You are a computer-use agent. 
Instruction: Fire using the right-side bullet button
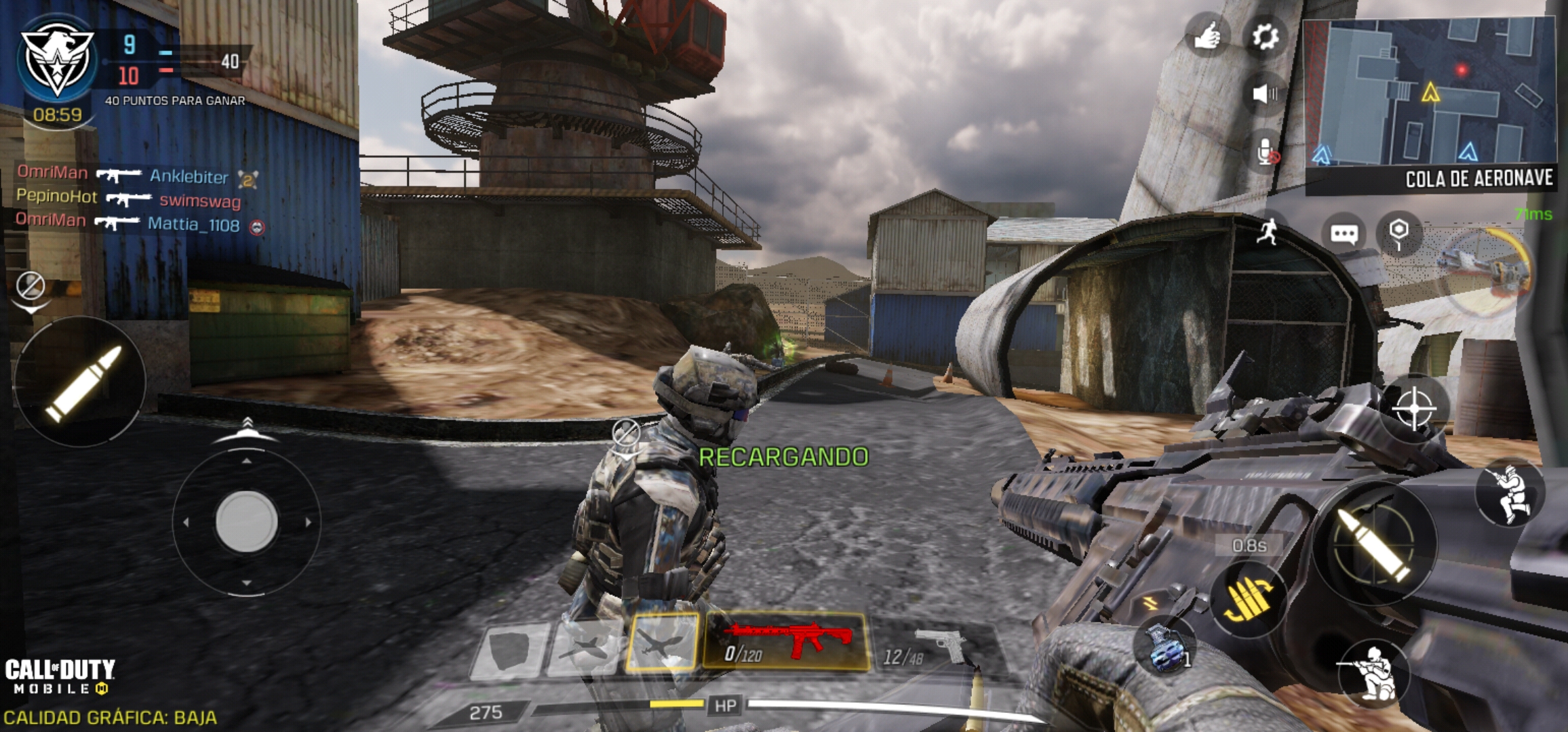click(x=1374, y=542)
